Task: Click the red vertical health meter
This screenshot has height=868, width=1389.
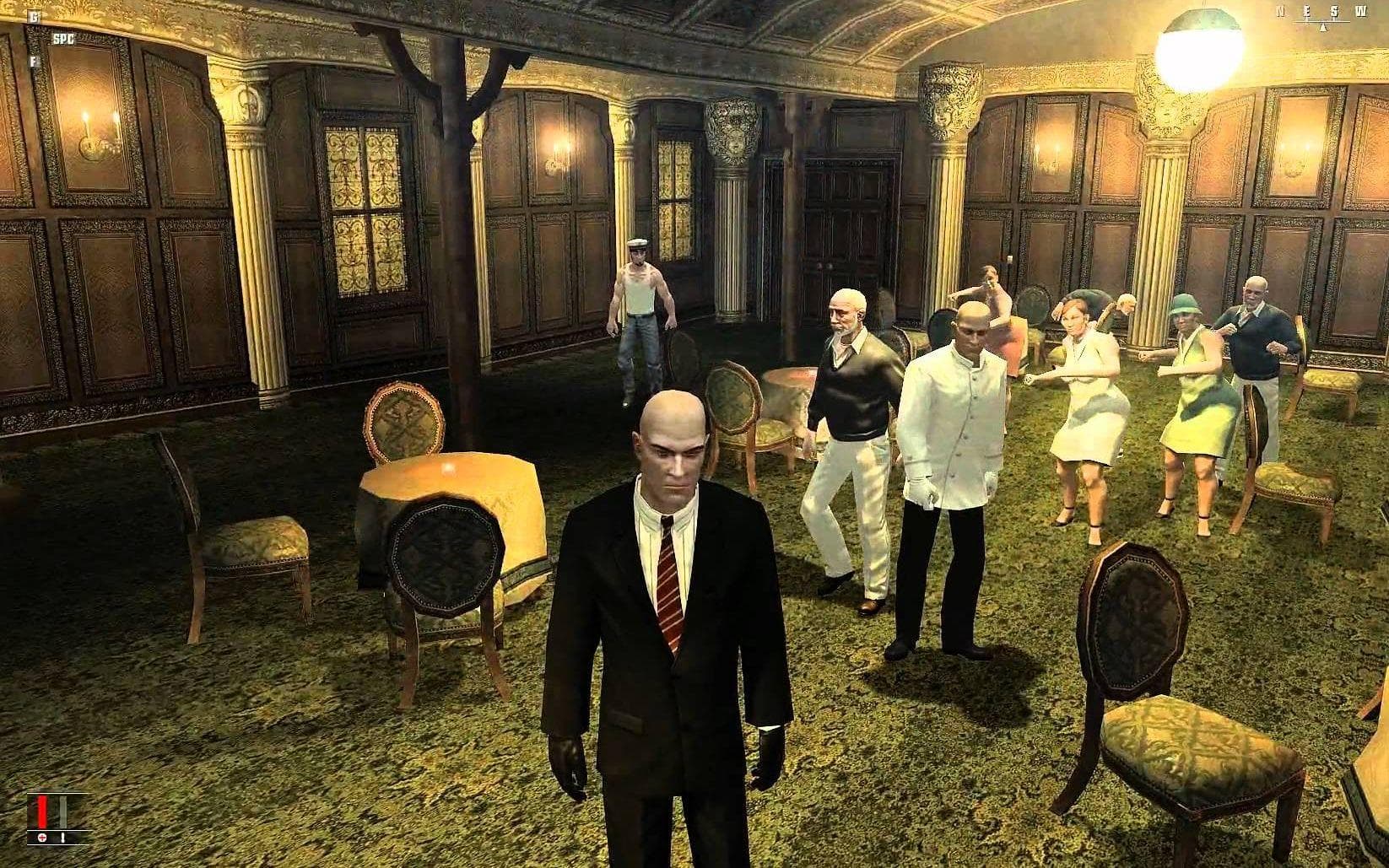Action: tap(42, 811)
